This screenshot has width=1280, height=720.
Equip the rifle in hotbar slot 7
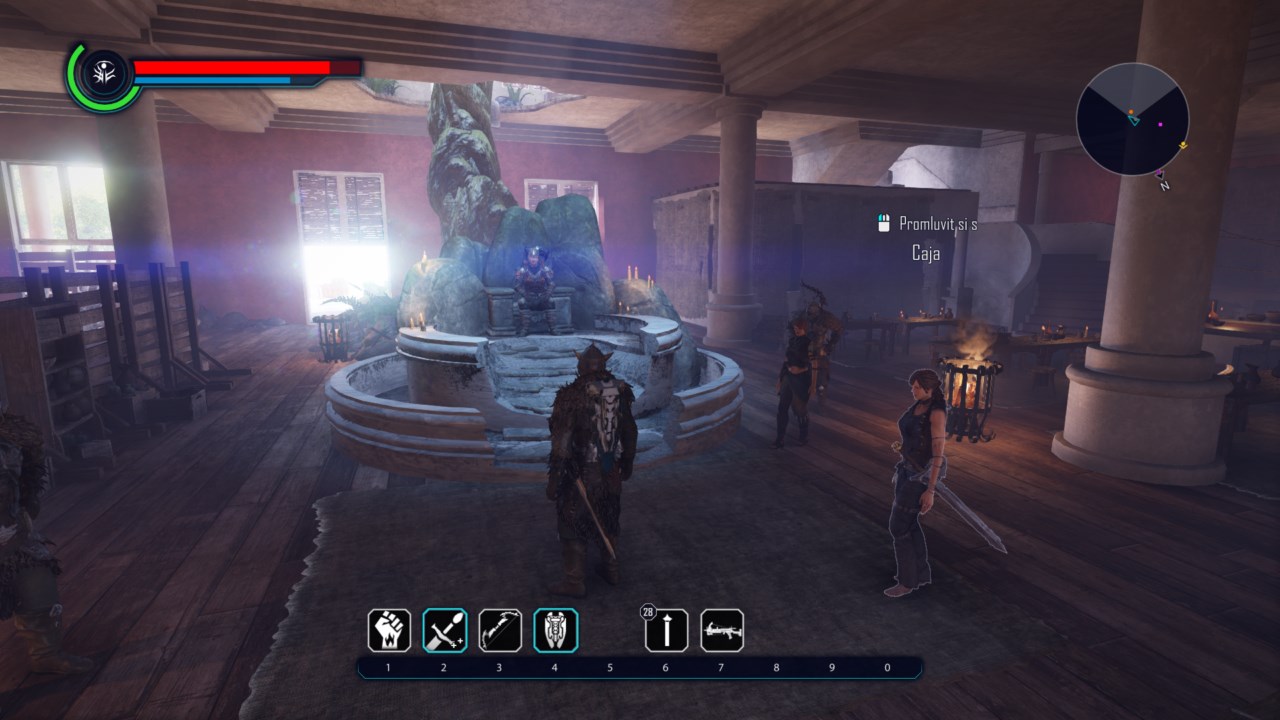(x=721, y=630)
